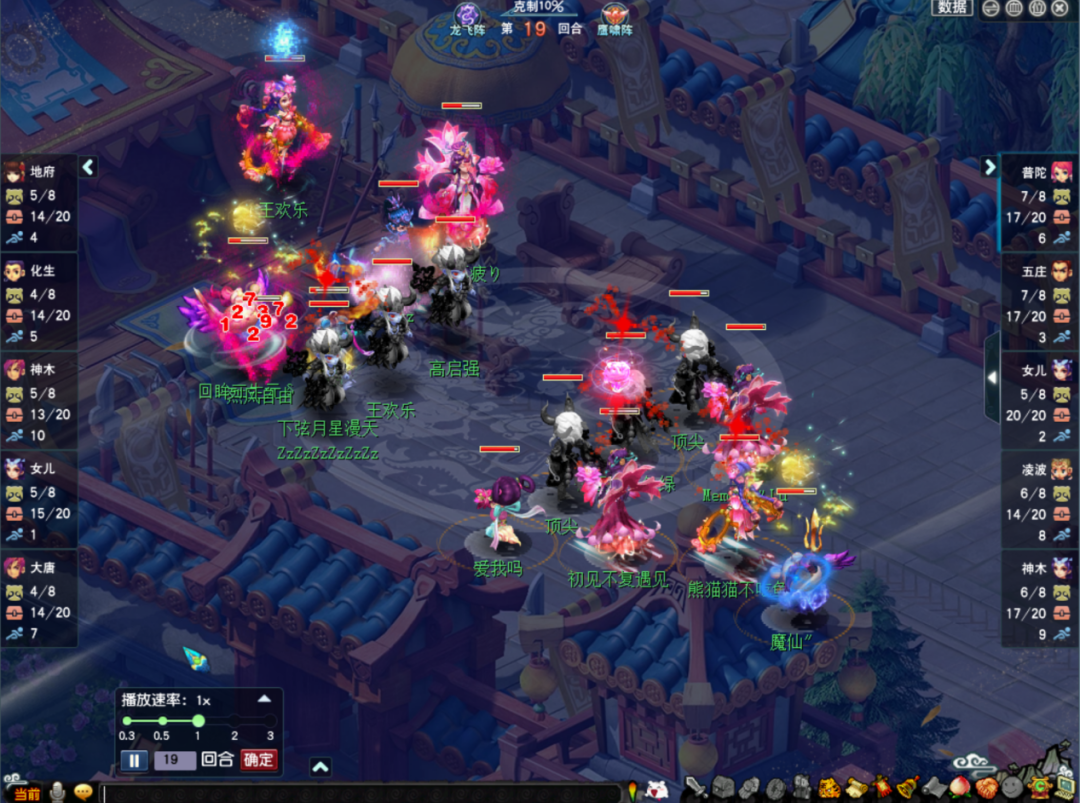Viewport: 1080px width, 803px height.
Task: Open the chat speech bubble icon
Action: (84, 792)
